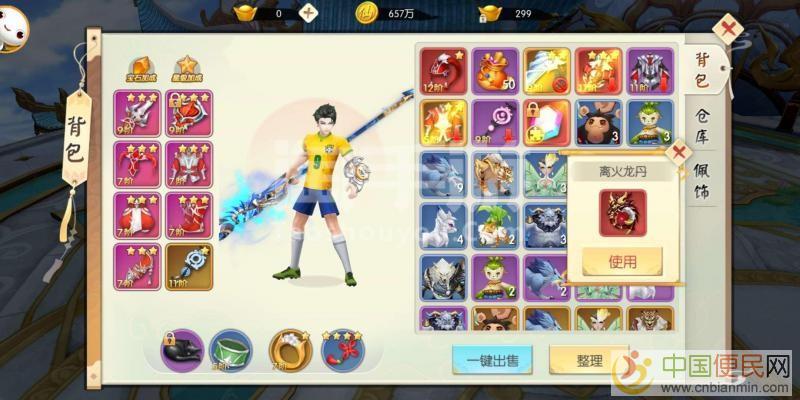Viewport: 800px width, 400px height.
Task: Select the 11阶 staff equipment slot
Action: pyautogui.click(x=188, y=266)
